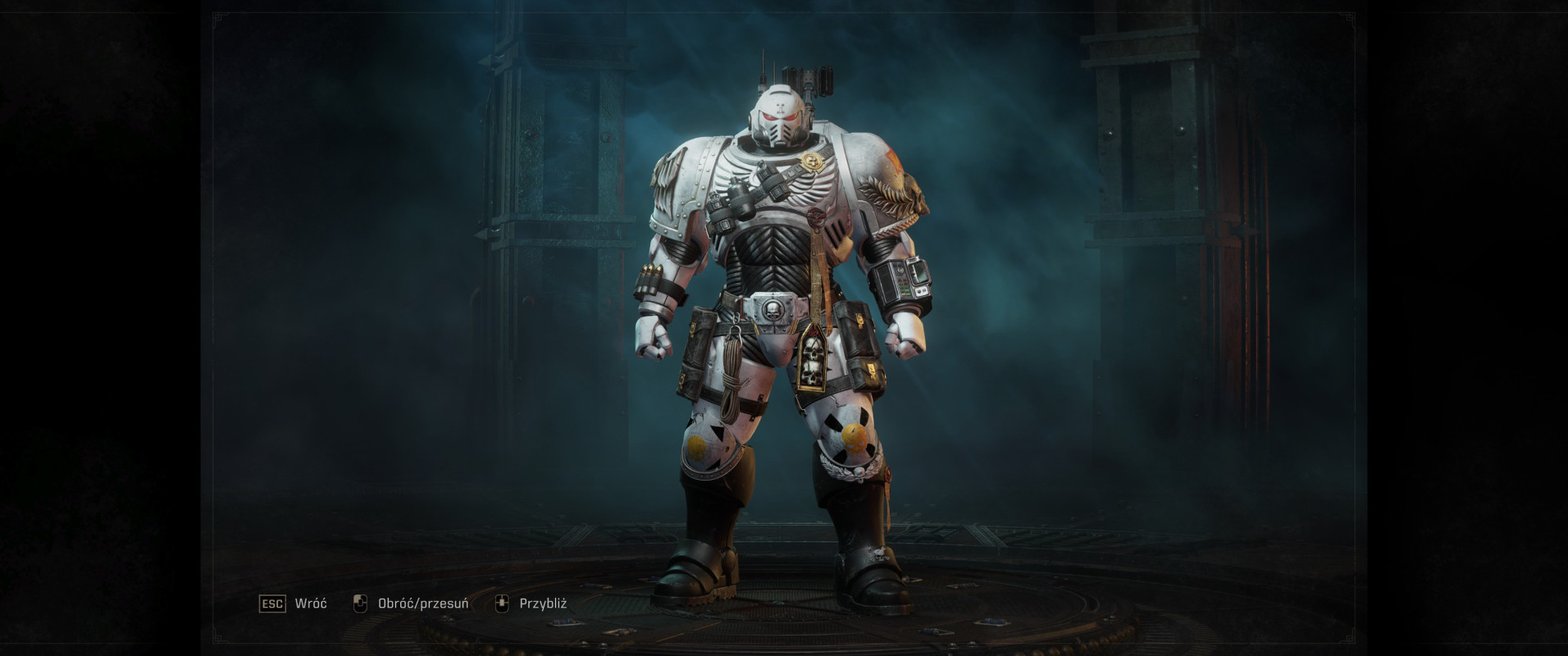Click Wróć to go back
This screenshot has width=1568, height=656.
[309, 604]
